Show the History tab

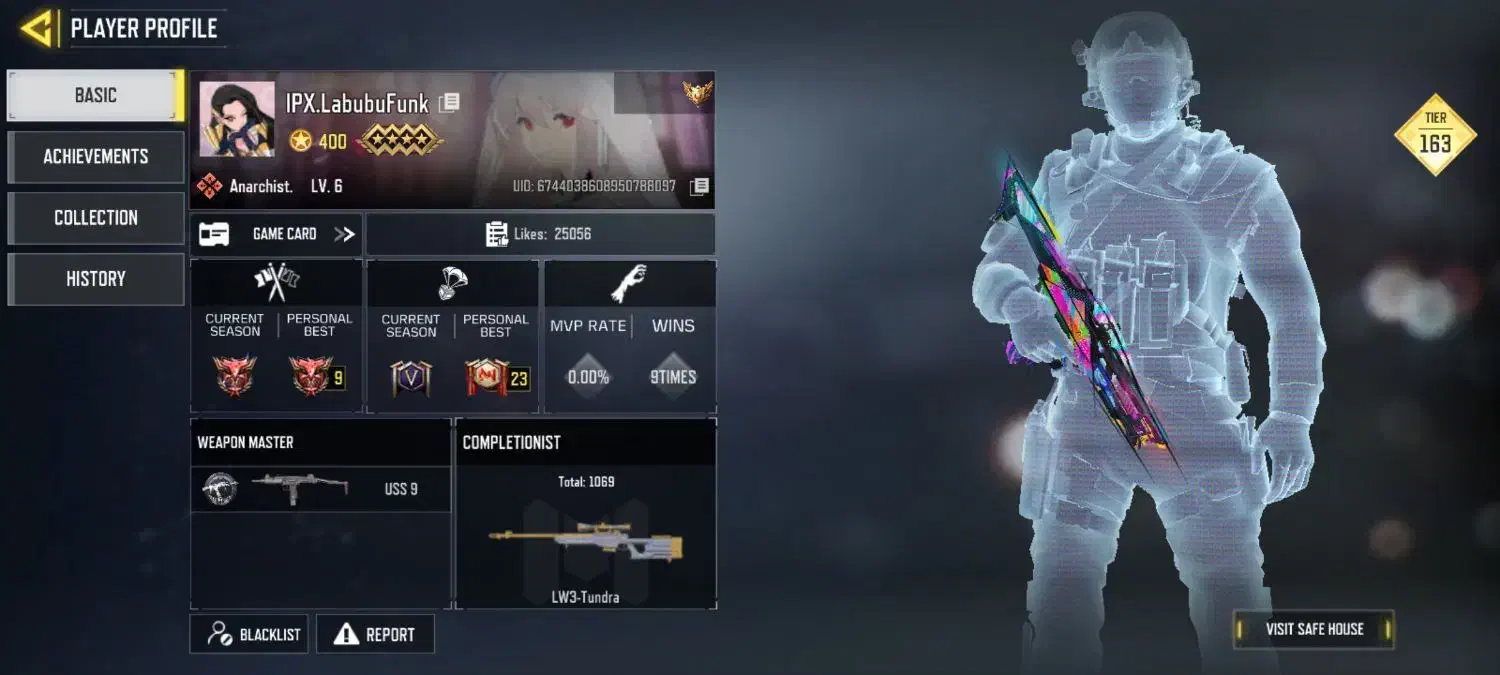[x=96, y=279]
